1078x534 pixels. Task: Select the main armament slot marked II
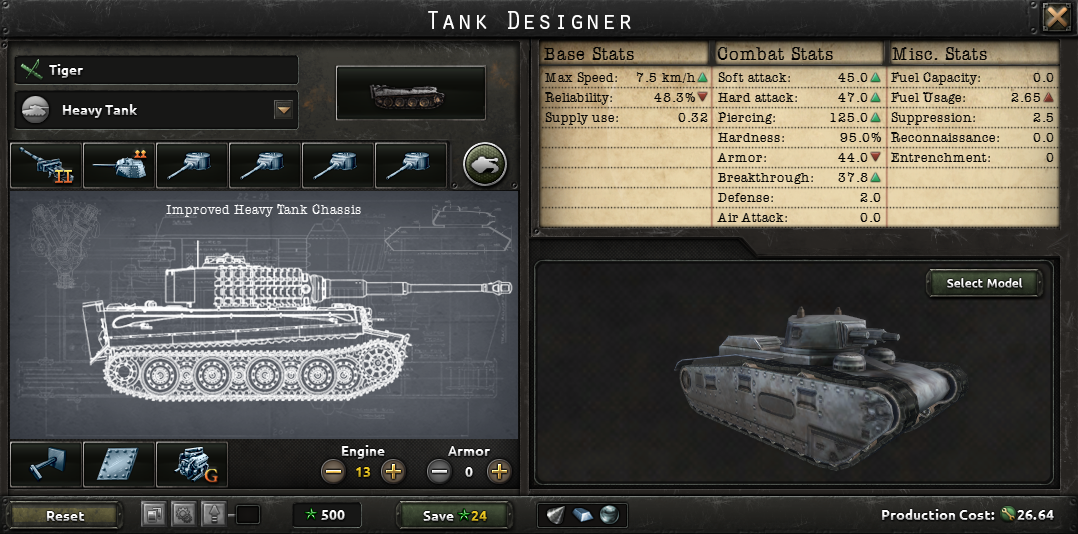coord(46,165)
